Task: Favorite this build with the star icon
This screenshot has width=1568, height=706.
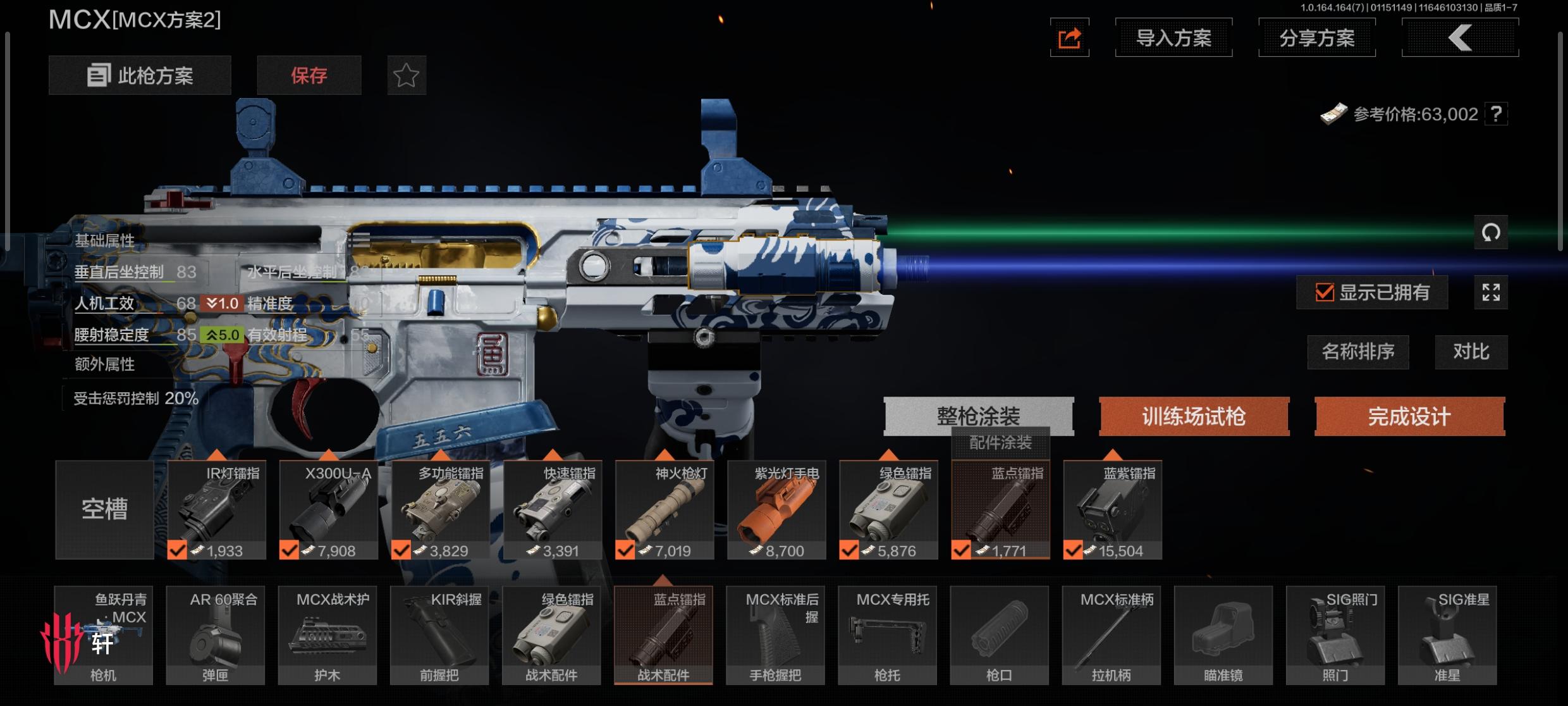Action: tap(406, 75)
